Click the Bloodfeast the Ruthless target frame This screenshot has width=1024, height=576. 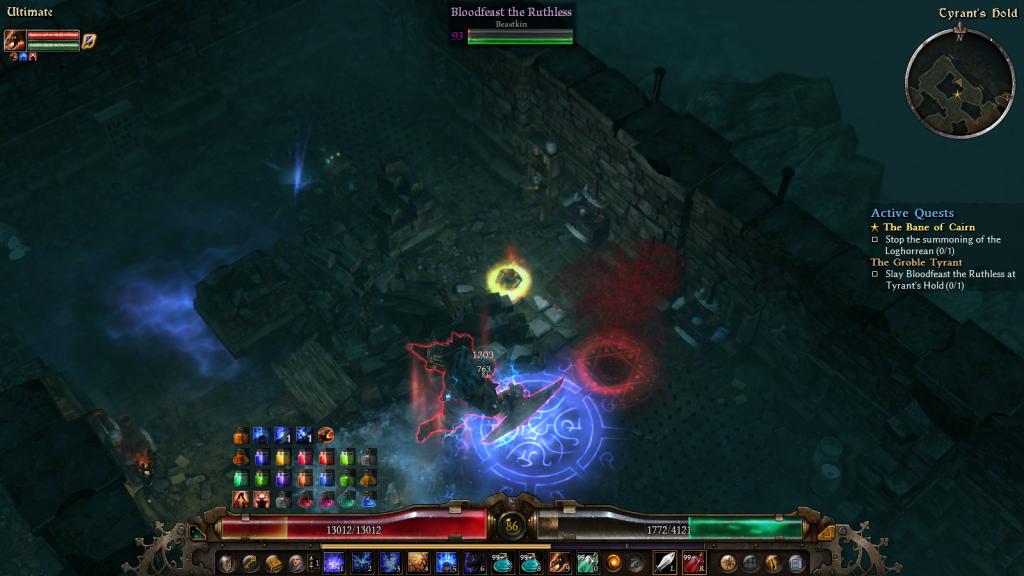512,24
